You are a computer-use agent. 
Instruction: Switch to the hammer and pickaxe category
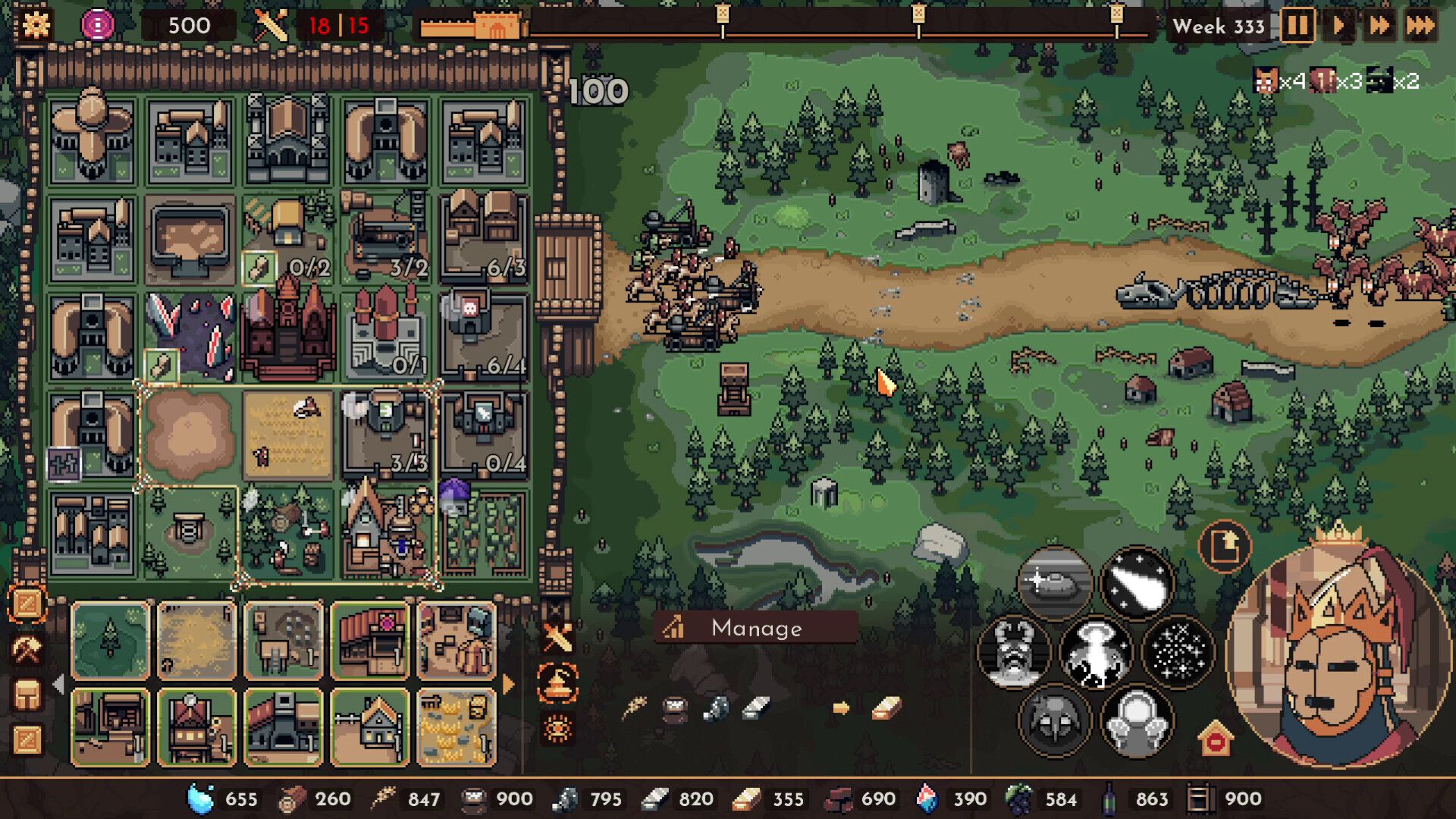pyautogui.click(x=27, y=649)
